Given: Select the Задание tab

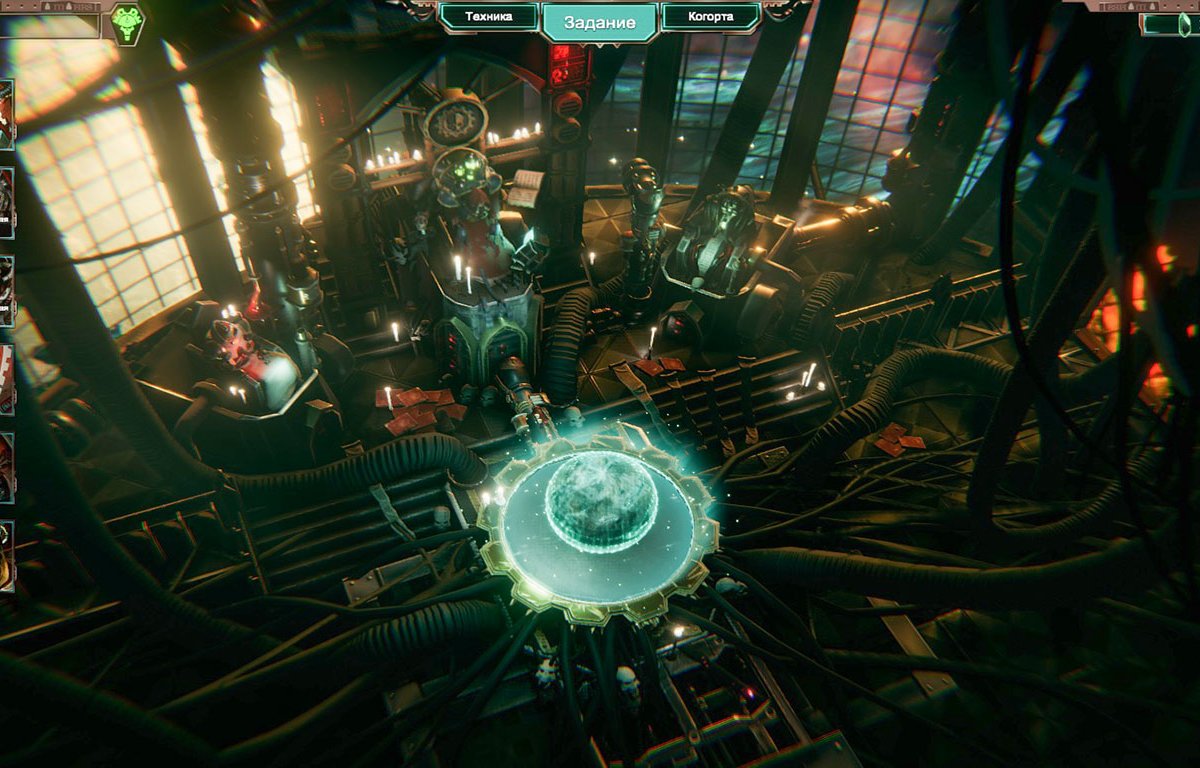Looking at the screenshot, I should (600, 22).
